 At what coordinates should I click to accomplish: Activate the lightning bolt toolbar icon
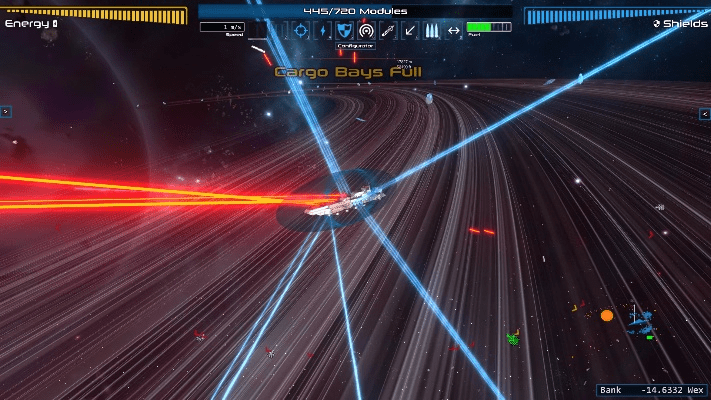pos(322,31)
